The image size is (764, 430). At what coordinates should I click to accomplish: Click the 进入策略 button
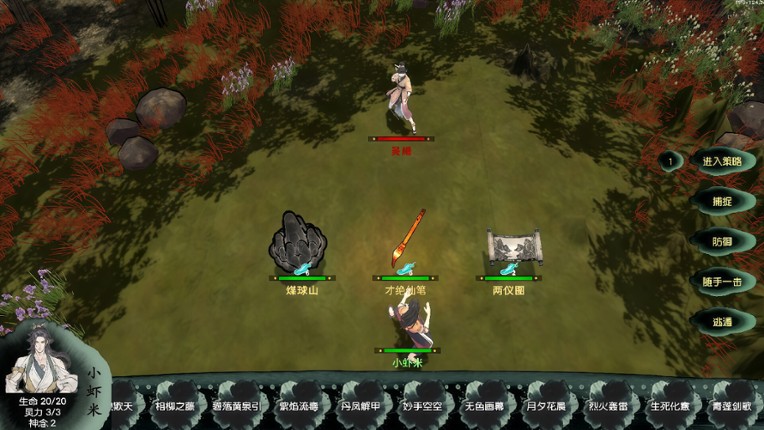[x=722, y=161]
